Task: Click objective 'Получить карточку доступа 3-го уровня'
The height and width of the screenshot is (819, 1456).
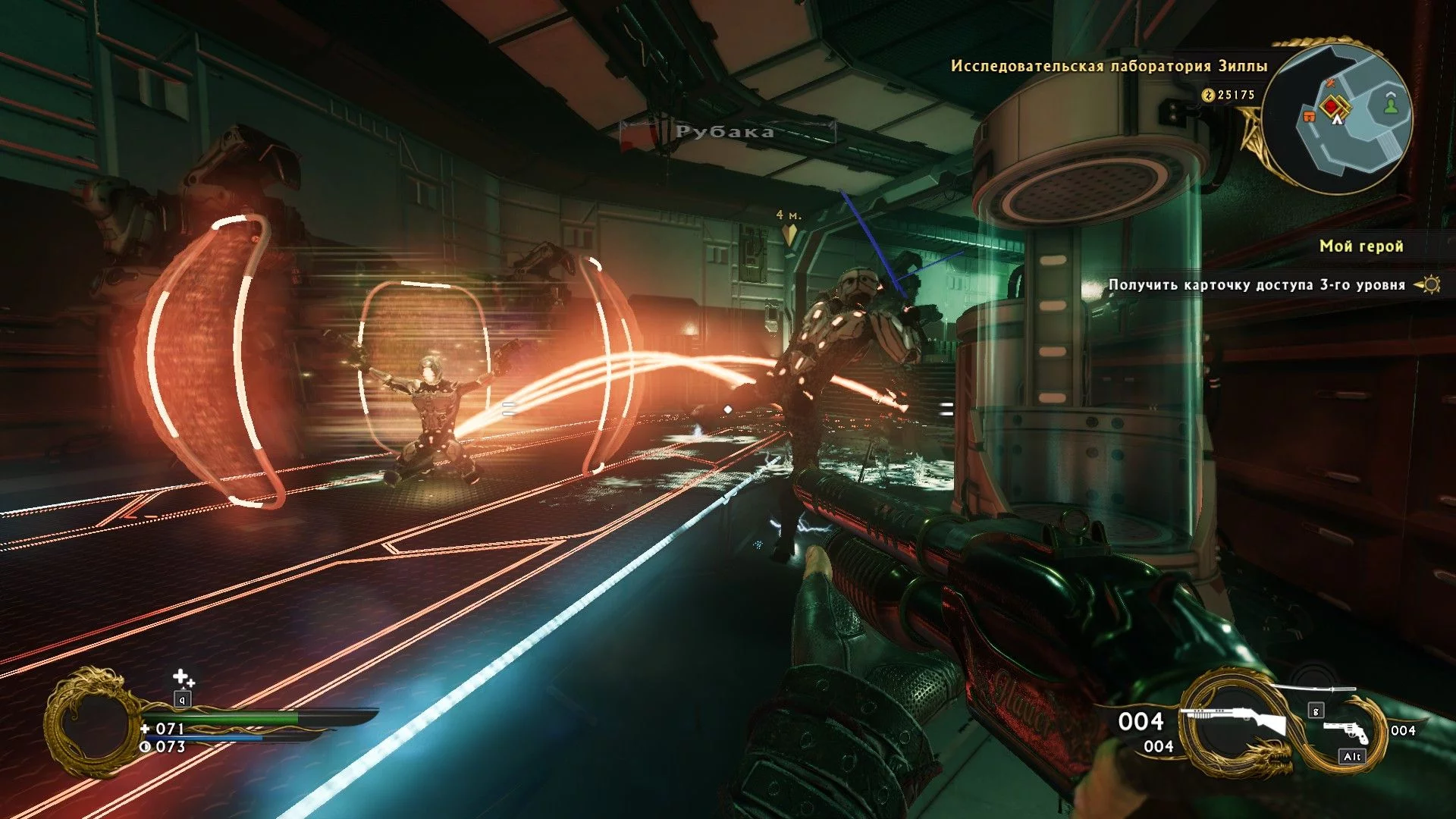Action: pyautogui.click(x=1257, y=285)
